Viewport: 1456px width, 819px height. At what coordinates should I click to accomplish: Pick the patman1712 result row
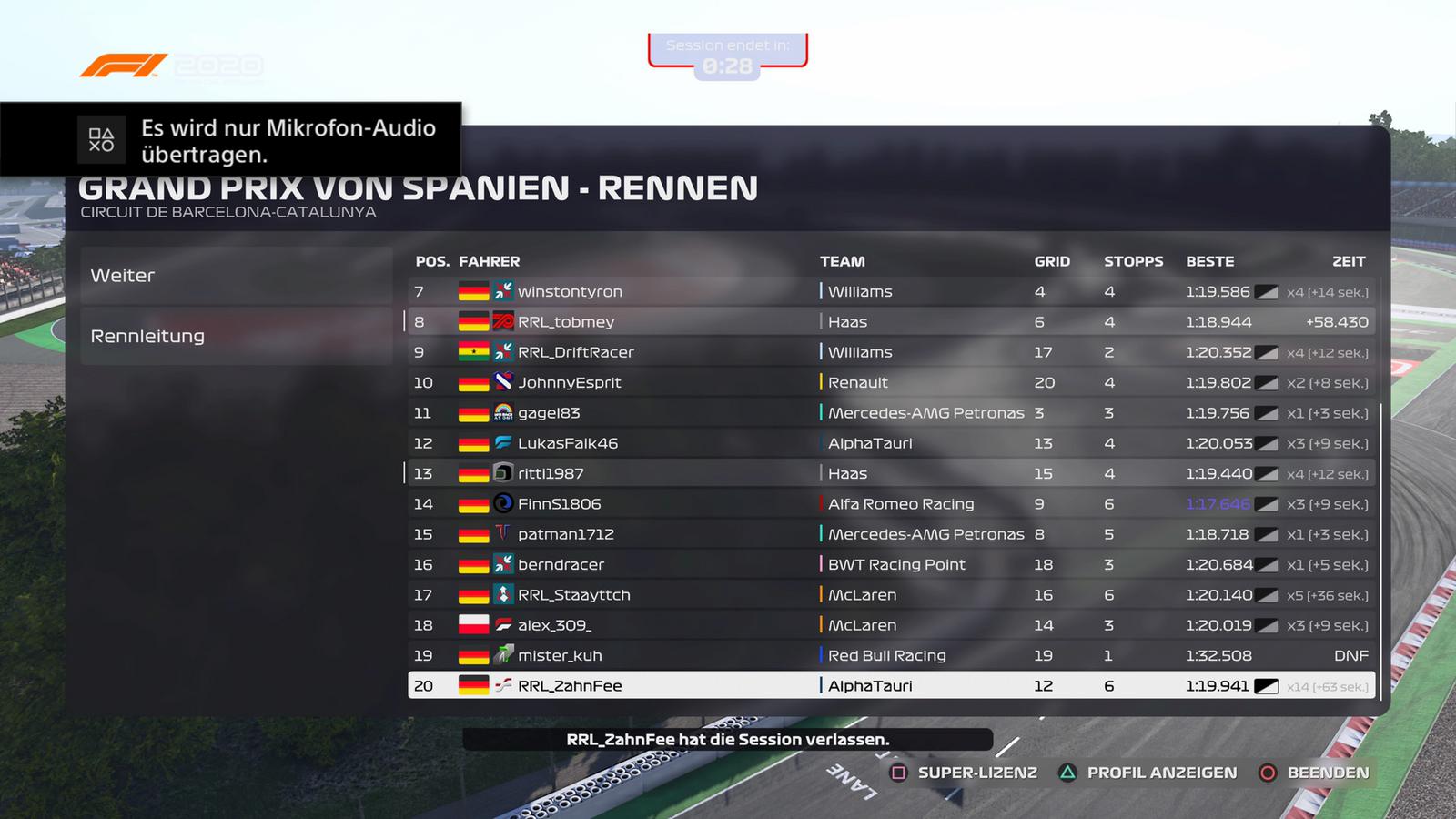pos(888,534)
